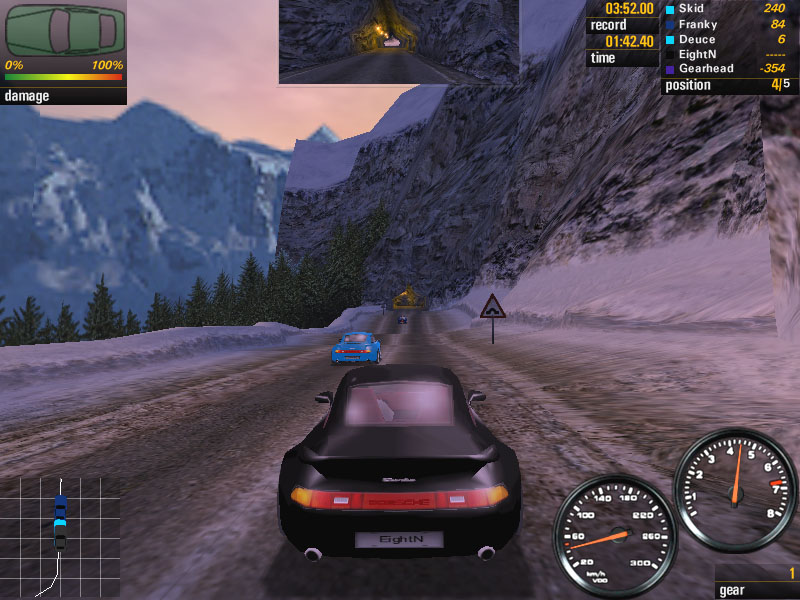Viewport: 800px width, 600px height.
Task: Choose Franky in the standings list
Action: pyautogui.click(x=697, y=24)
